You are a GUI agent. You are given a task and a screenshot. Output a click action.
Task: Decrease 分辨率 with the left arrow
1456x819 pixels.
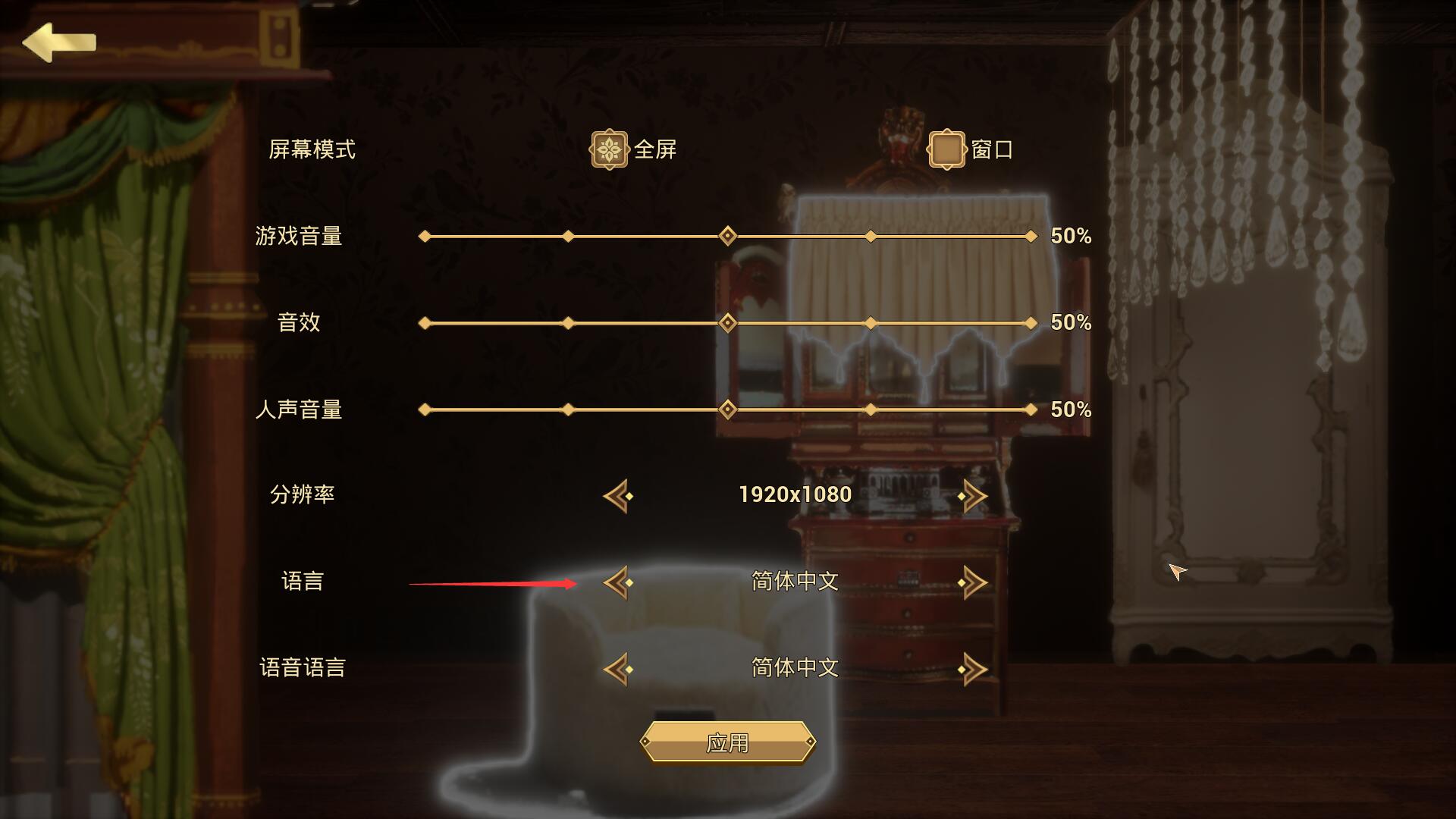(x=618, y=496)
